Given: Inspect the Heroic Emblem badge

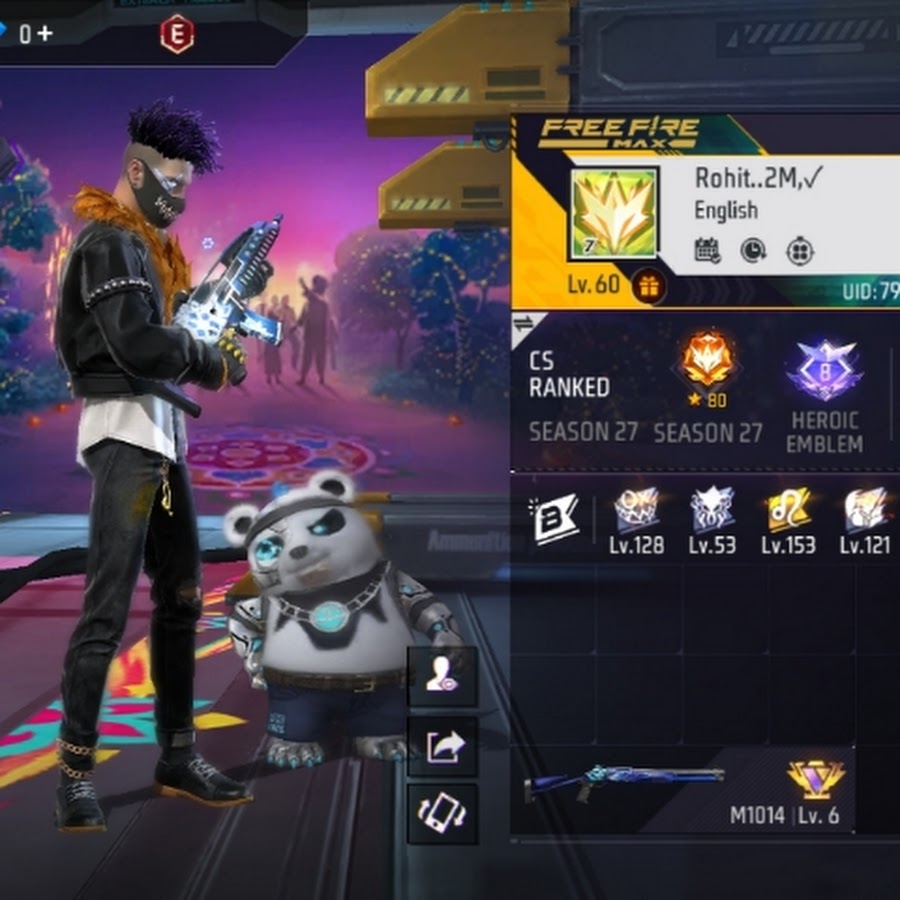Looking at the screenshot, I should point(825,372).
